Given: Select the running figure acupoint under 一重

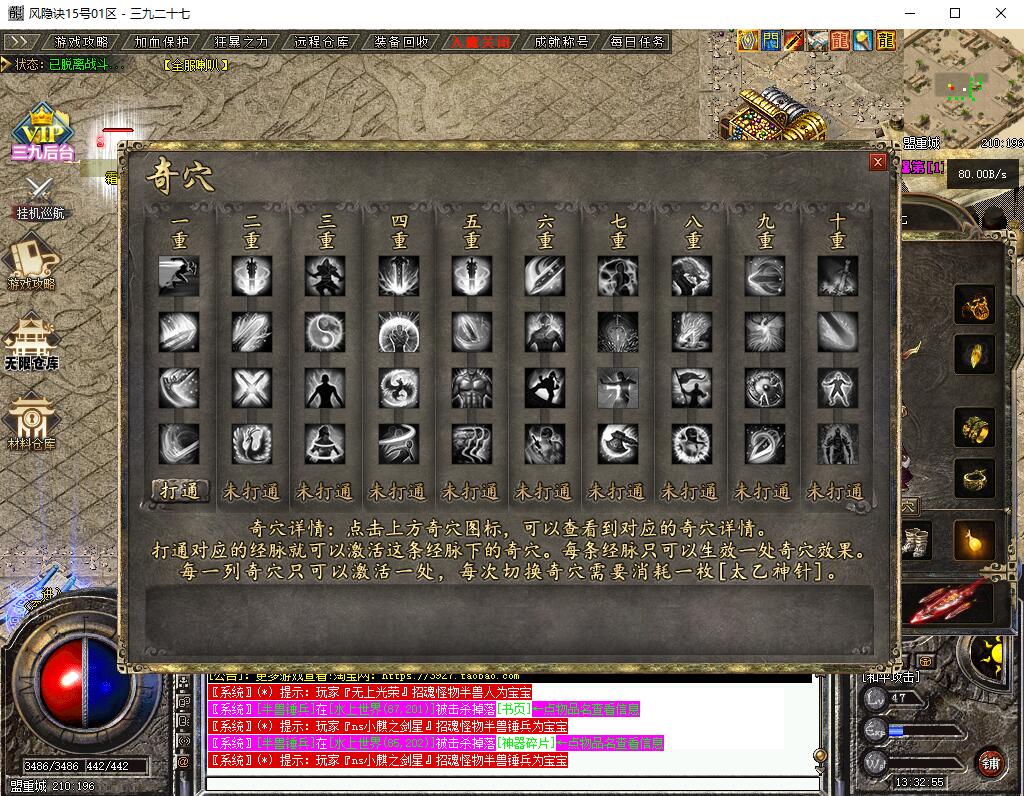Looking at the screenshot, I should [x=179, y=276].
